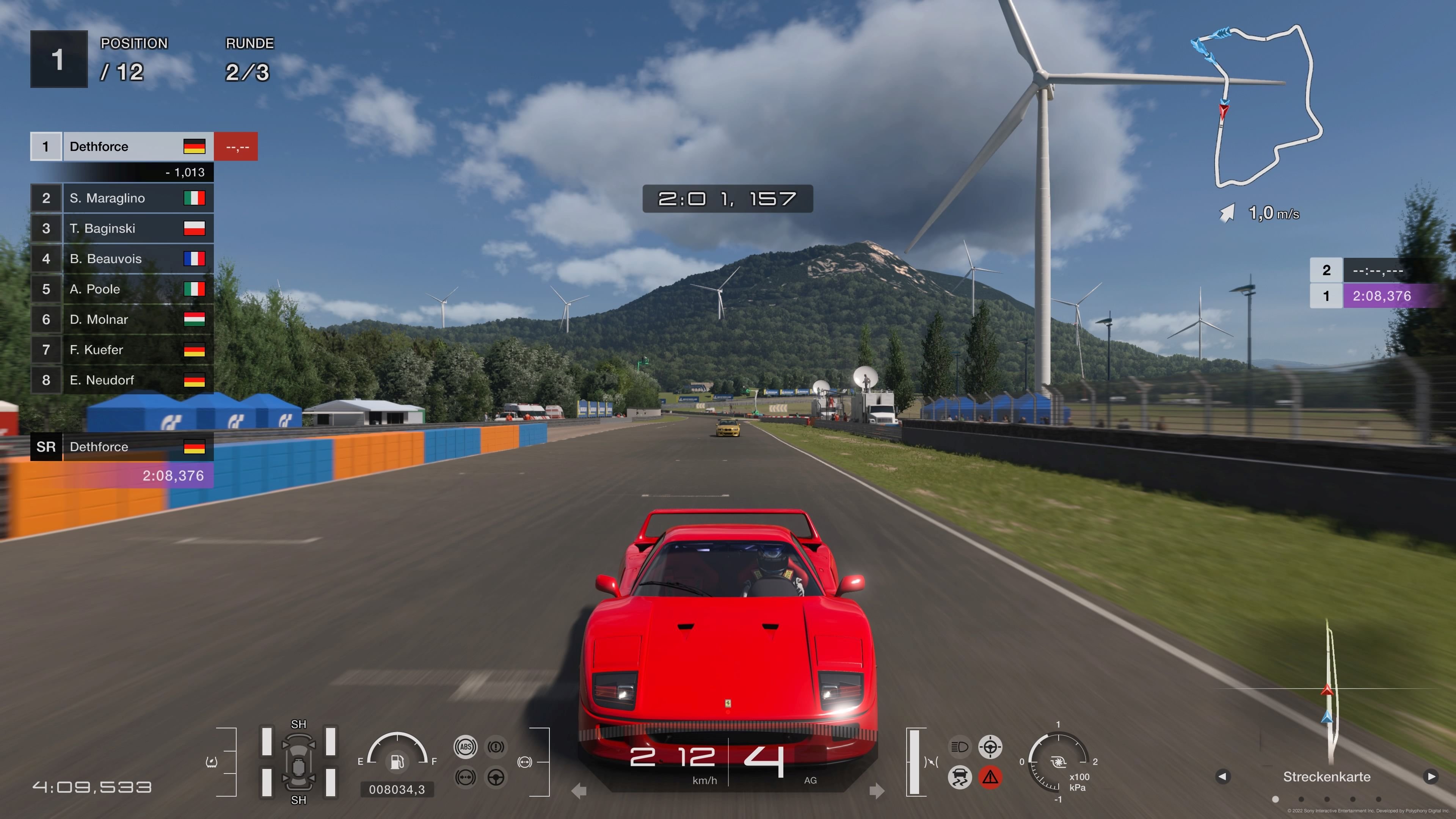Click the red warning triangle icon

[991, 778]
